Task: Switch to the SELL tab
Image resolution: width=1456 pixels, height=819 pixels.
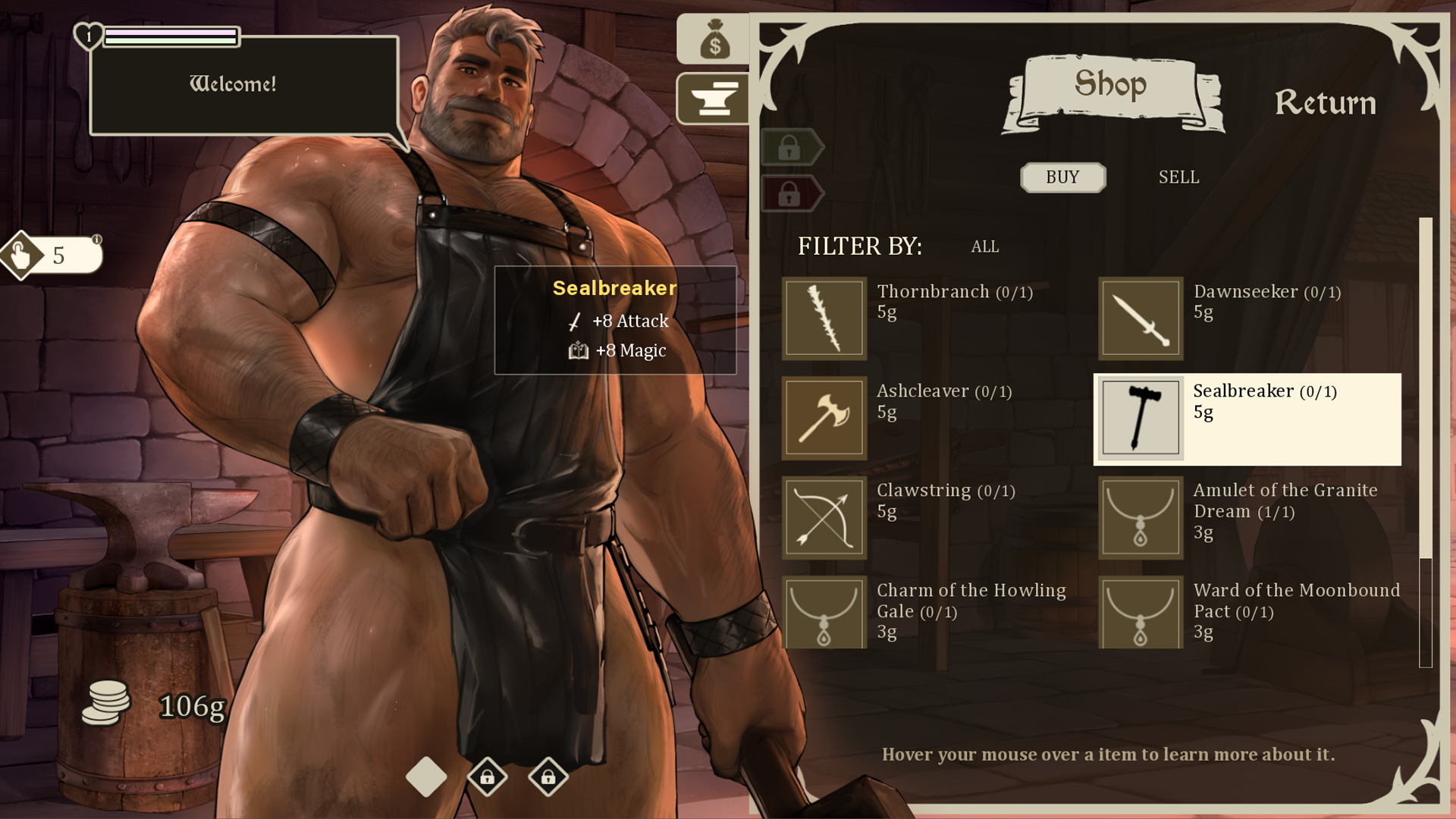Action: [1178, 177]
